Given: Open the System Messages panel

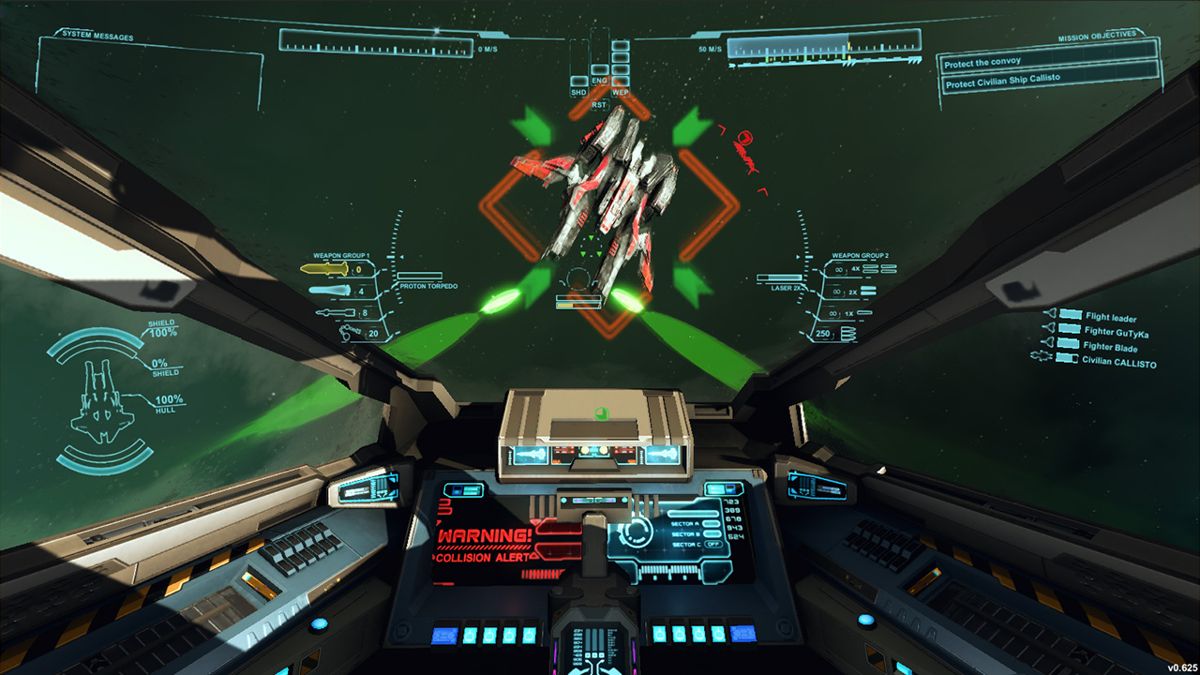Looking at the screenshot, I should click(97, 37).
